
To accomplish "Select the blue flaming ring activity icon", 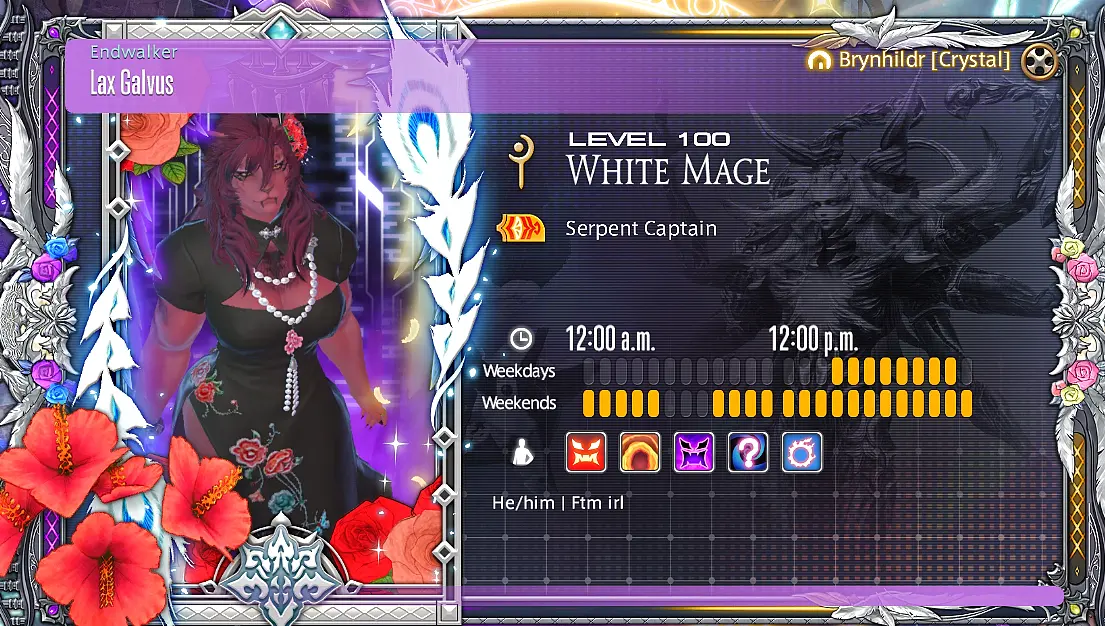I will tap(801, 452).
